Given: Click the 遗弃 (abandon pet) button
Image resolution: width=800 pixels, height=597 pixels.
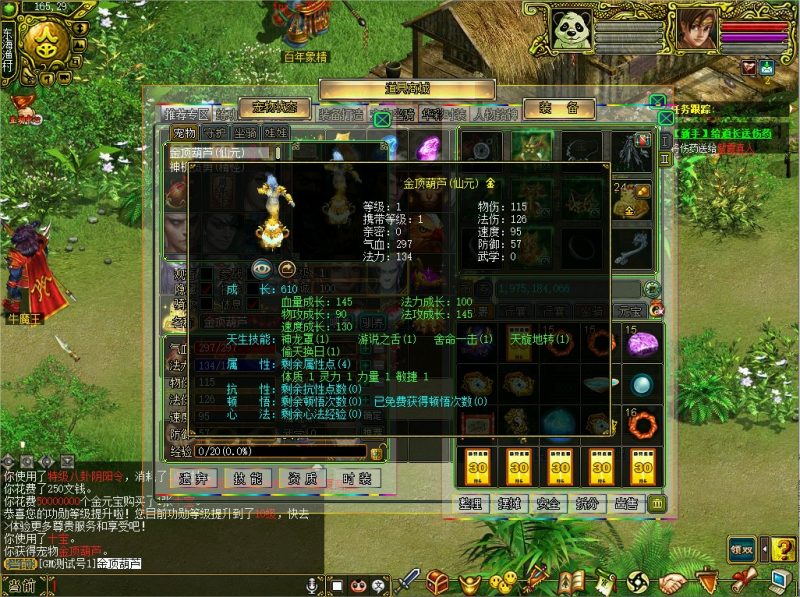Looking at the screenshot, I should [194, 478].
